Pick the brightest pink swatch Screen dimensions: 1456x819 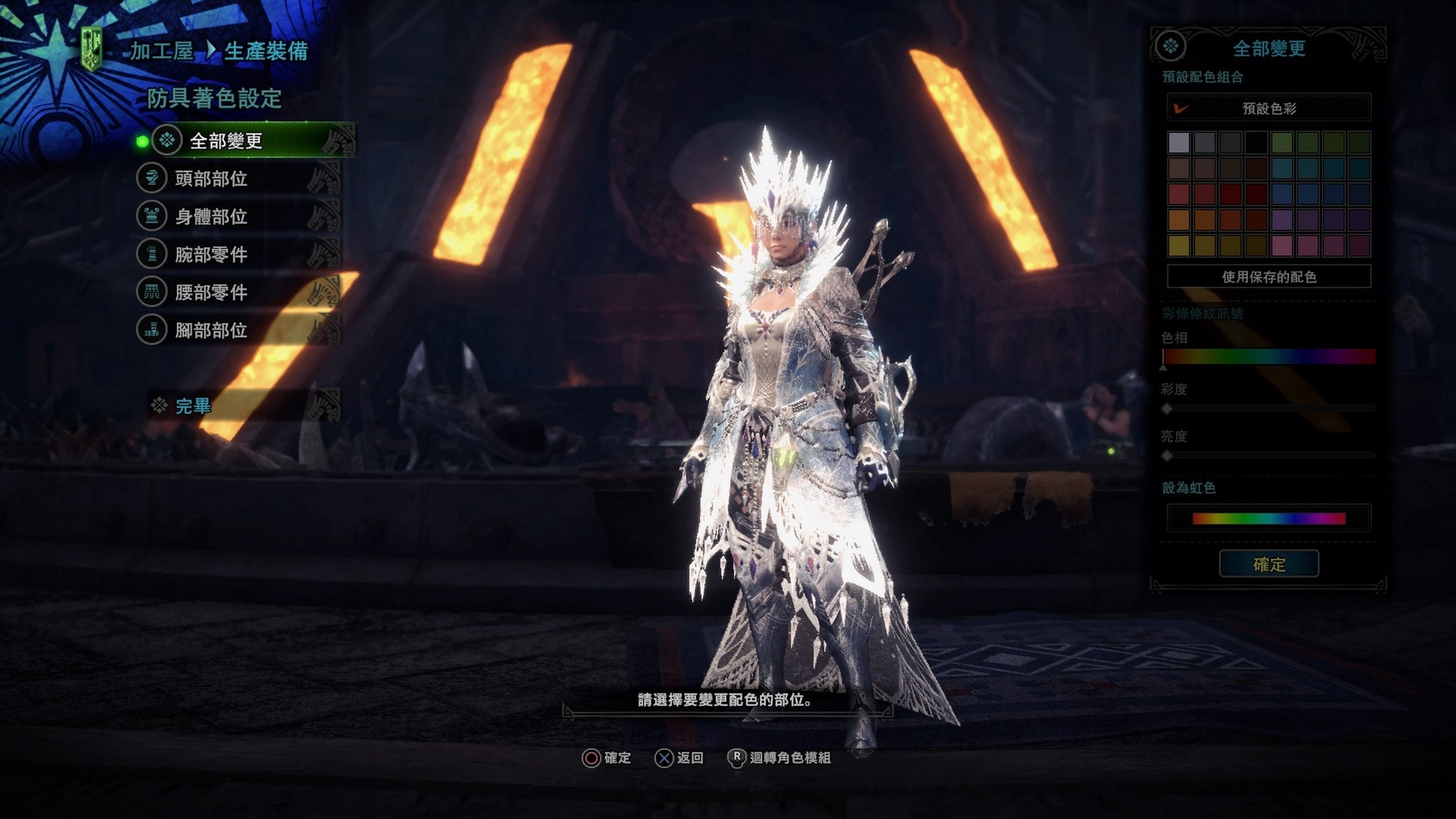pyautogui.click(x=1282, y=246)
